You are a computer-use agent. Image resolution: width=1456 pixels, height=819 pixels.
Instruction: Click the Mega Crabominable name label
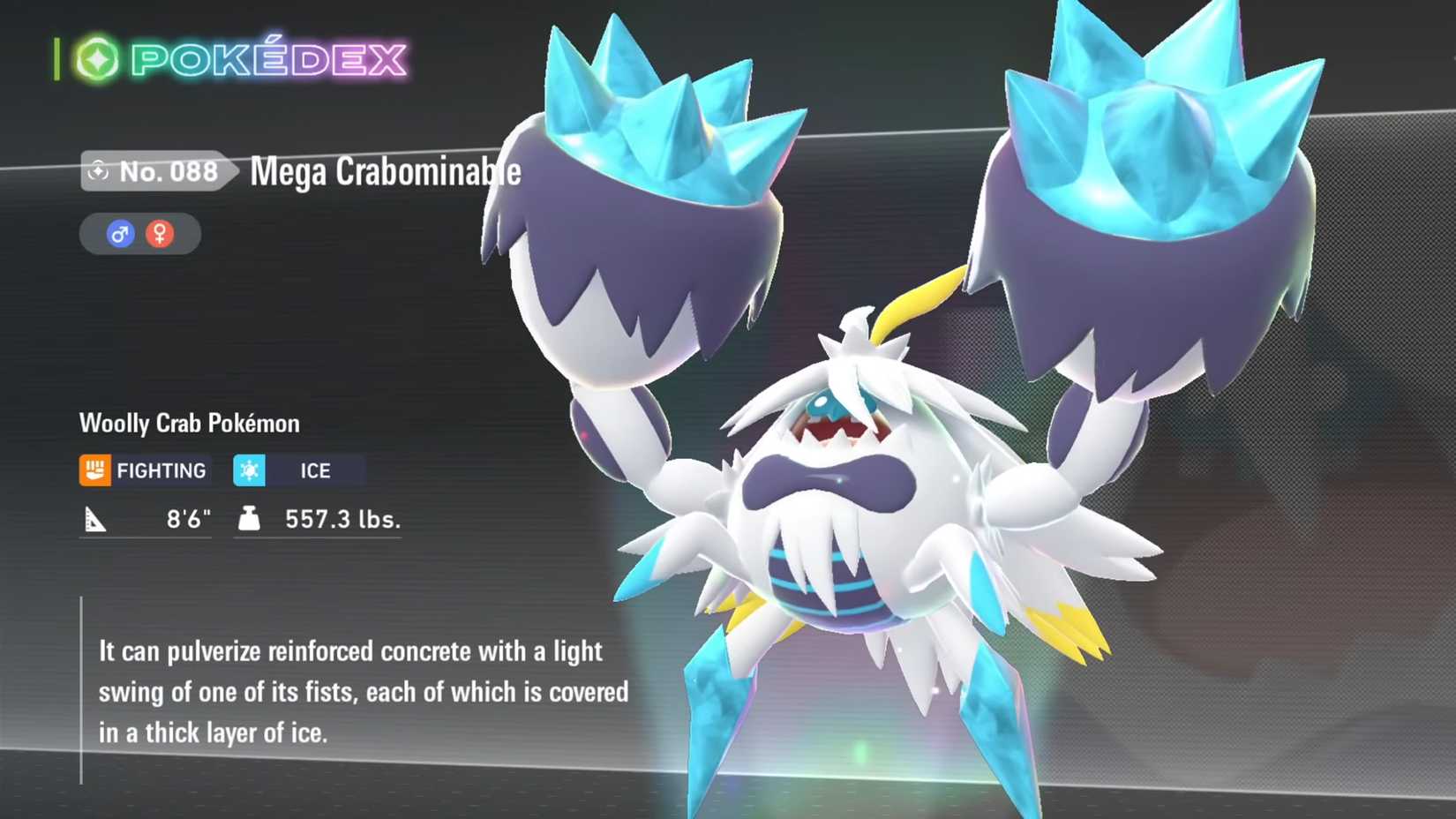[383, 172]
